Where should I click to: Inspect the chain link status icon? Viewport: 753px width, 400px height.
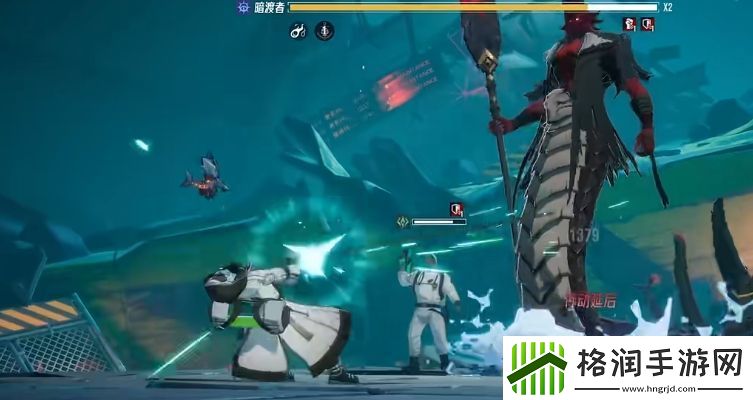297,31
